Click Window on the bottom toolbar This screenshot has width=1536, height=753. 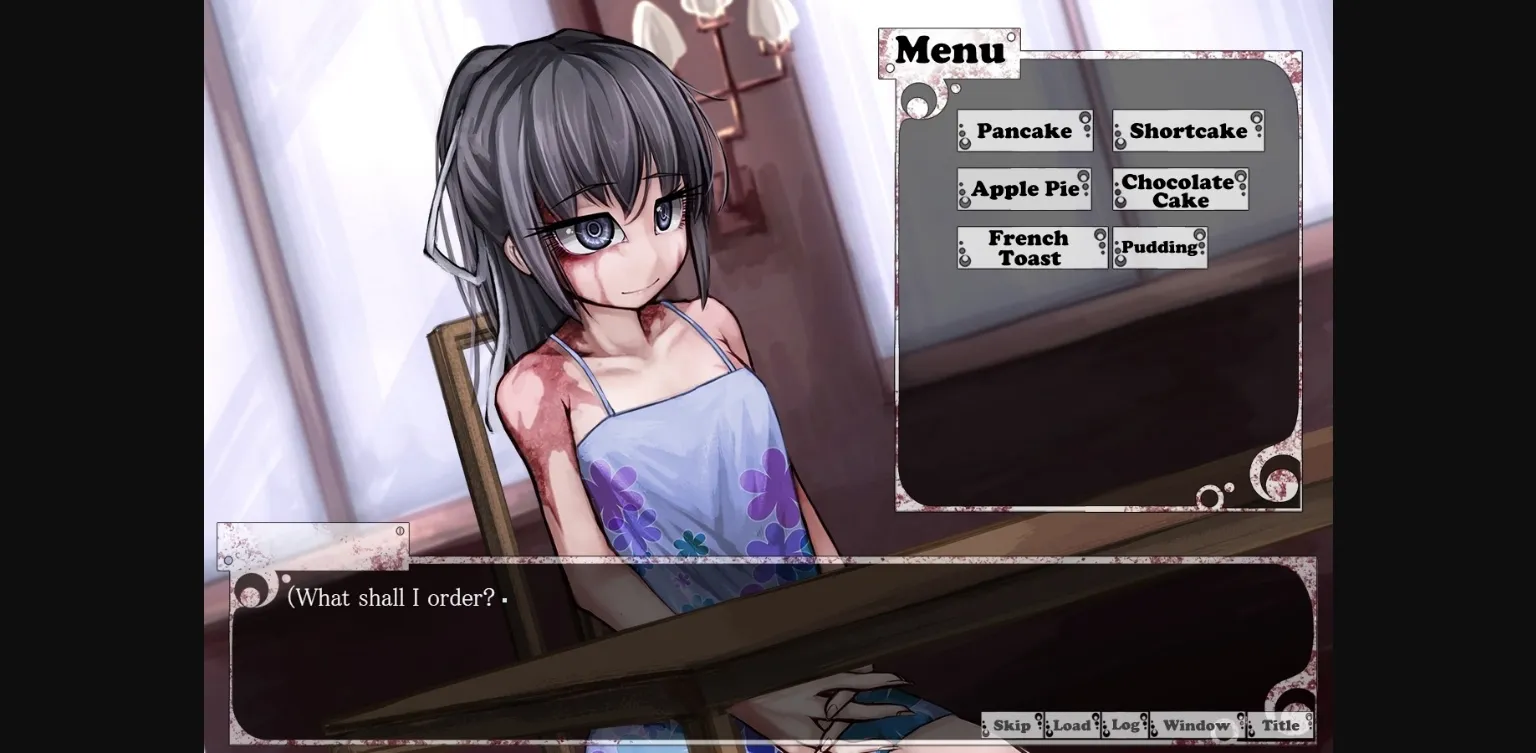point(1197,725)
